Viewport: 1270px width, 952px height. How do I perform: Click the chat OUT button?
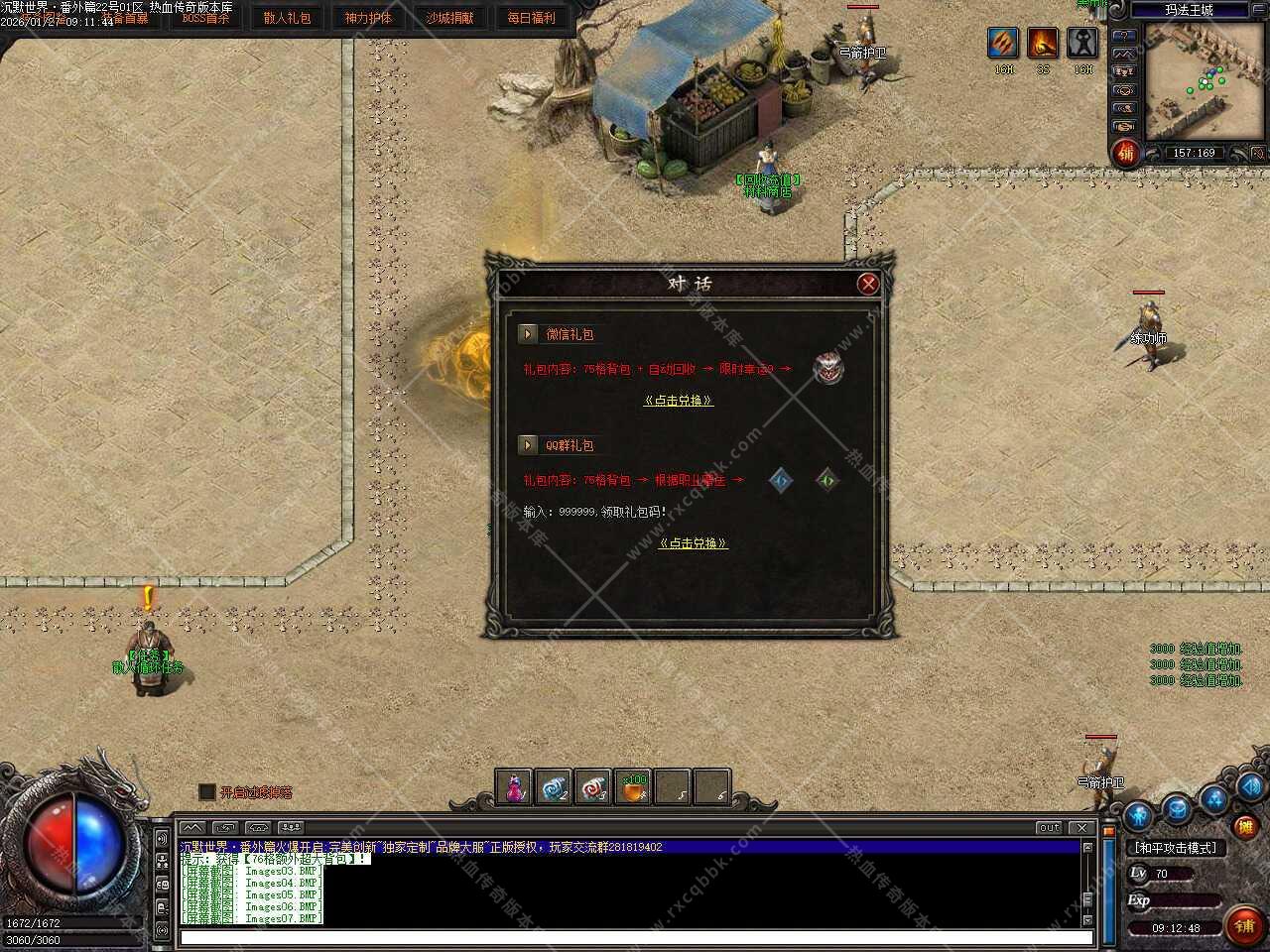coord(1049,827)
